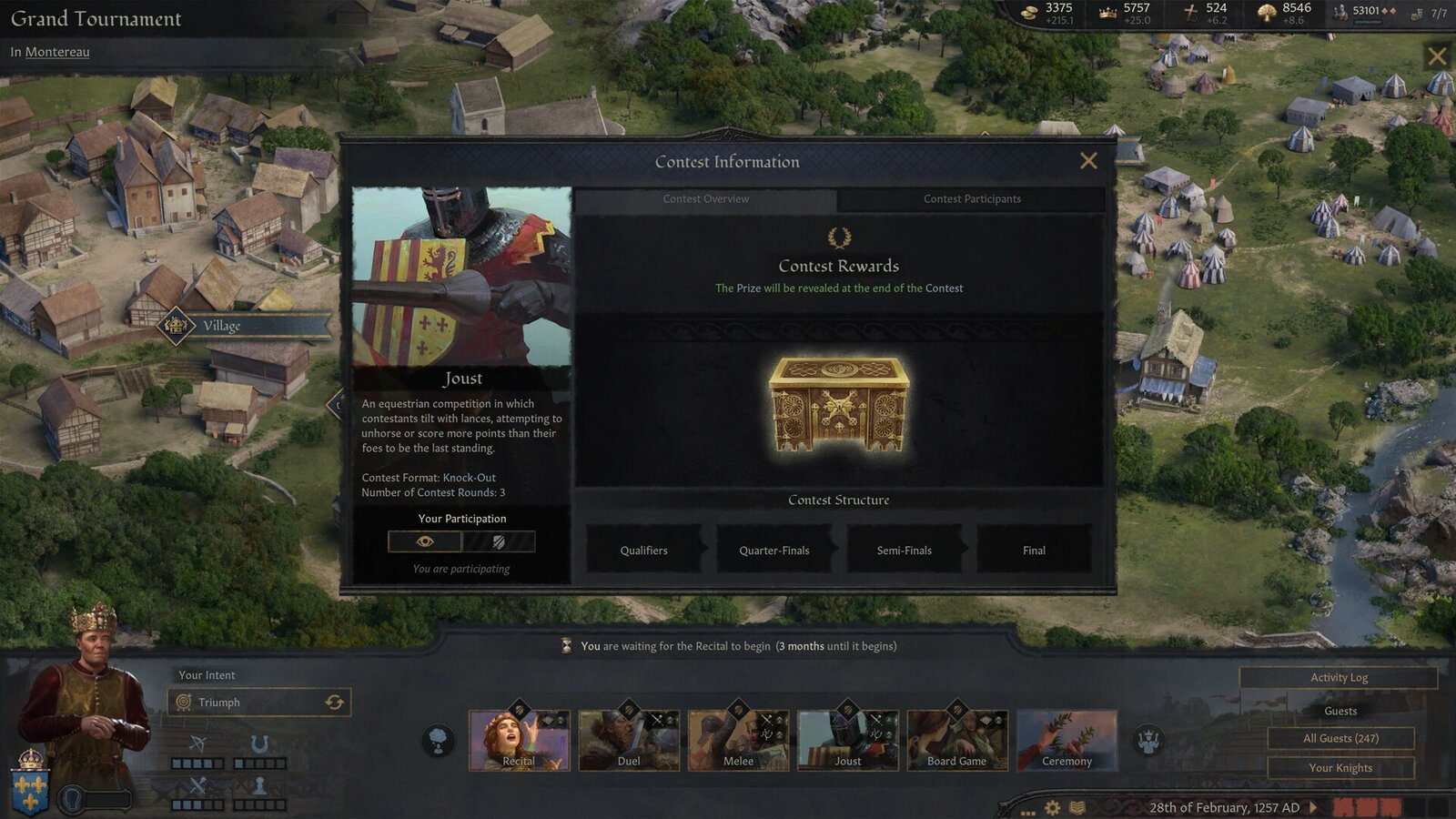Open the Recital activity icon
1456x819 pixels.
click(520, 737)
